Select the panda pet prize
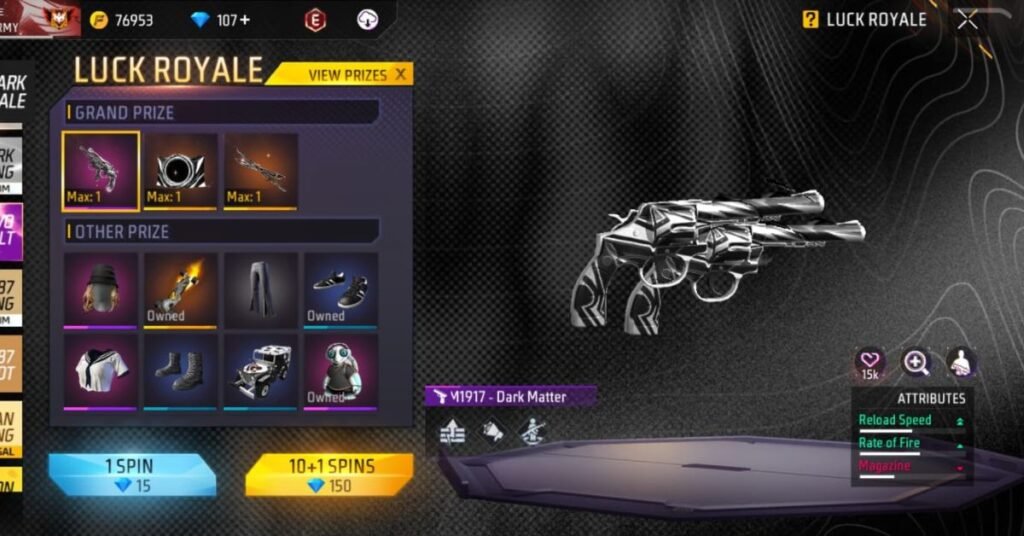The height and width of the screenshot is (536, 1024). coord(341,370)
